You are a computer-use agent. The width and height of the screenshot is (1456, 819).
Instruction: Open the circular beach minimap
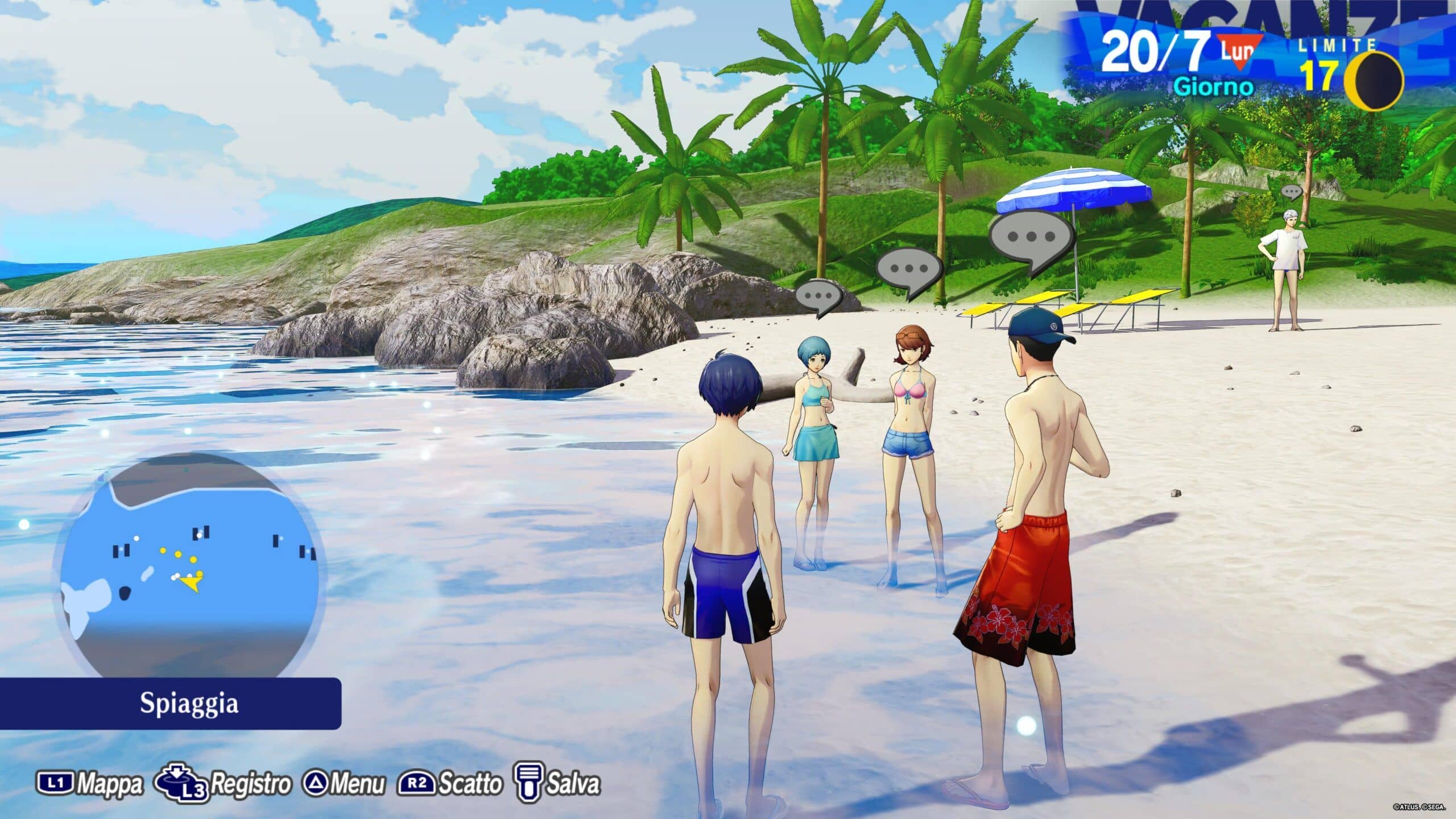click(189, 569)
